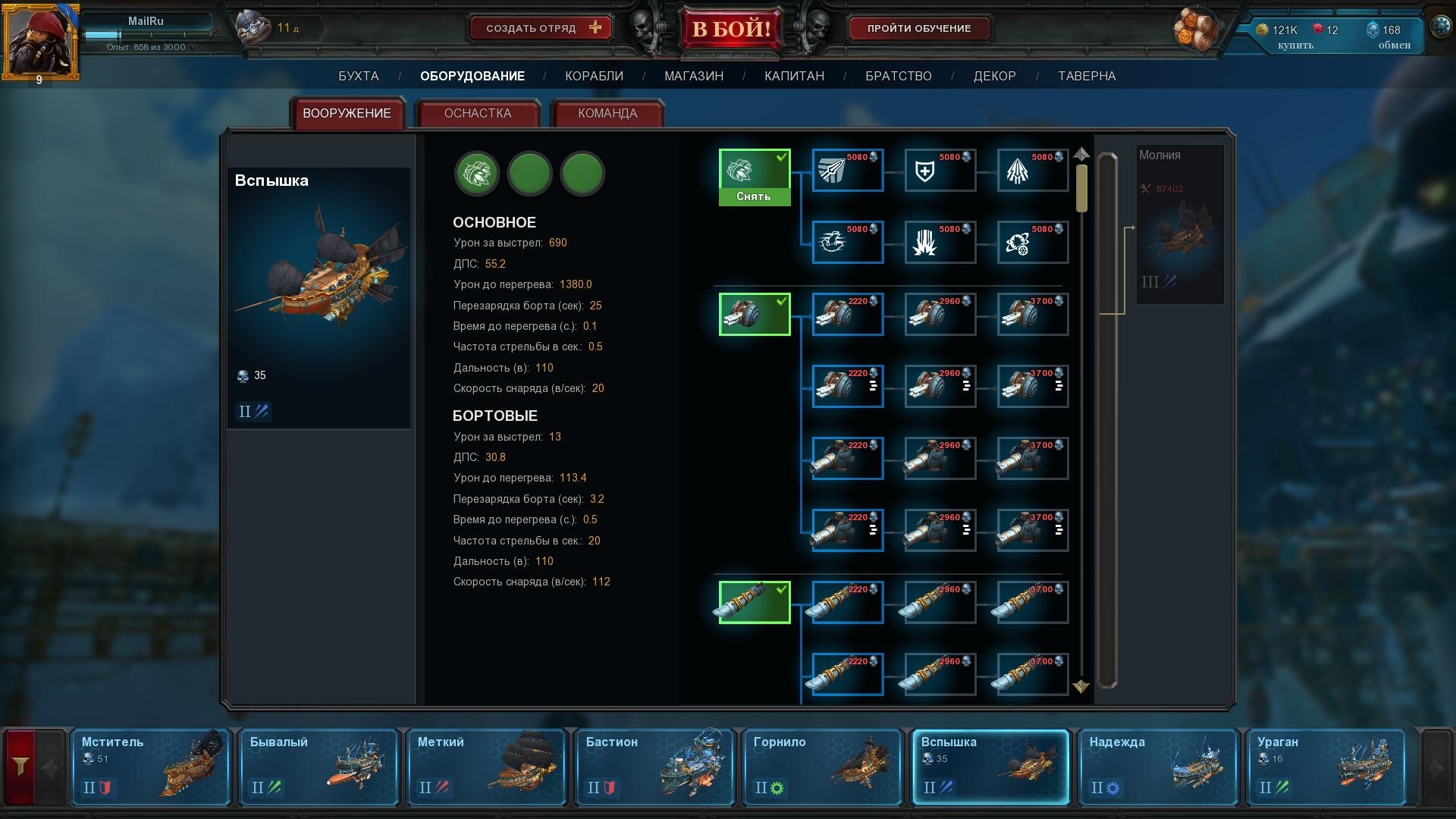
Task: Open the БРАТСТВО brotherhood page
Action: [x=898, y=76]
